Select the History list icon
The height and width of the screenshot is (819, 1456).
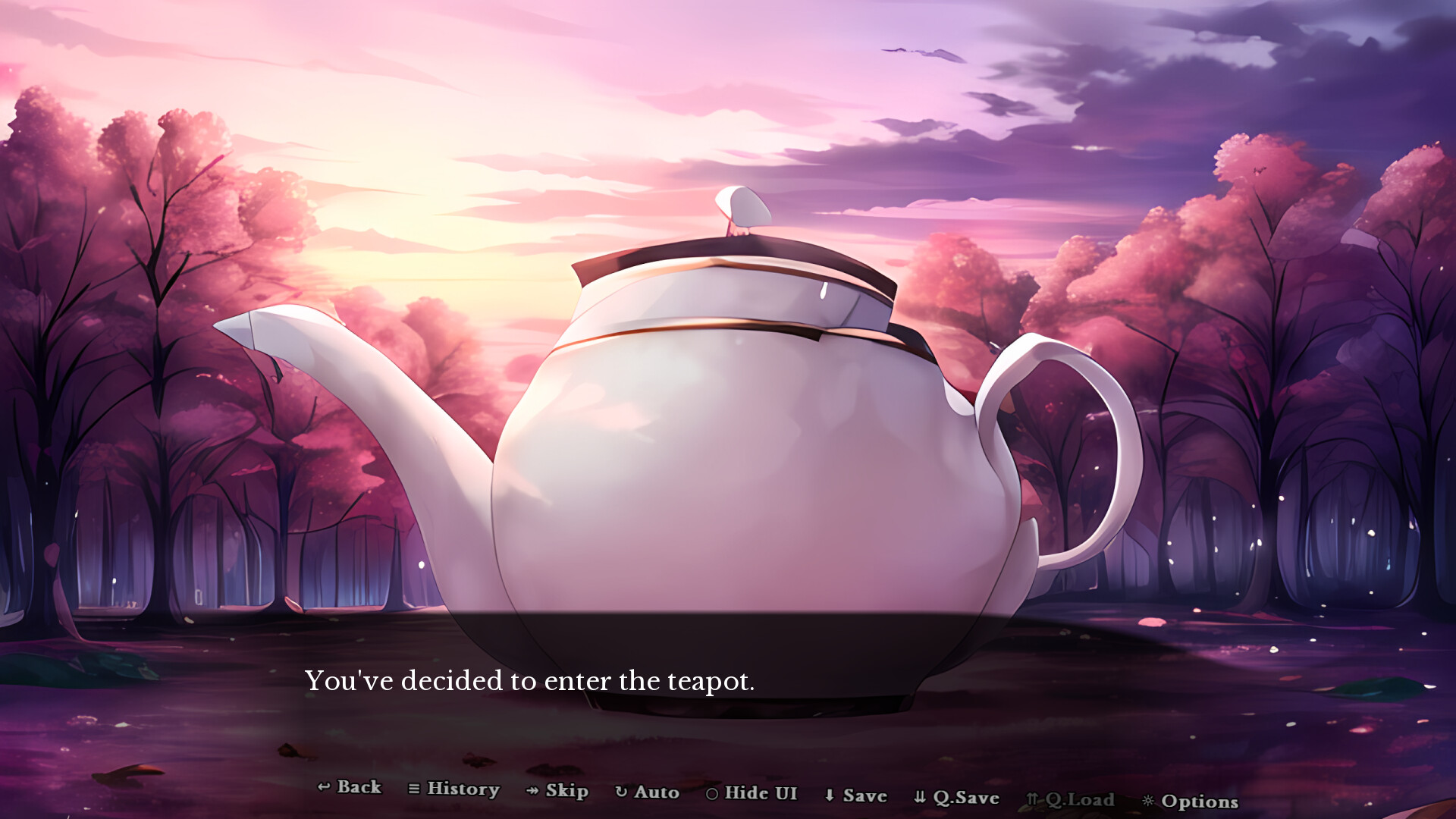click(414, 789)
